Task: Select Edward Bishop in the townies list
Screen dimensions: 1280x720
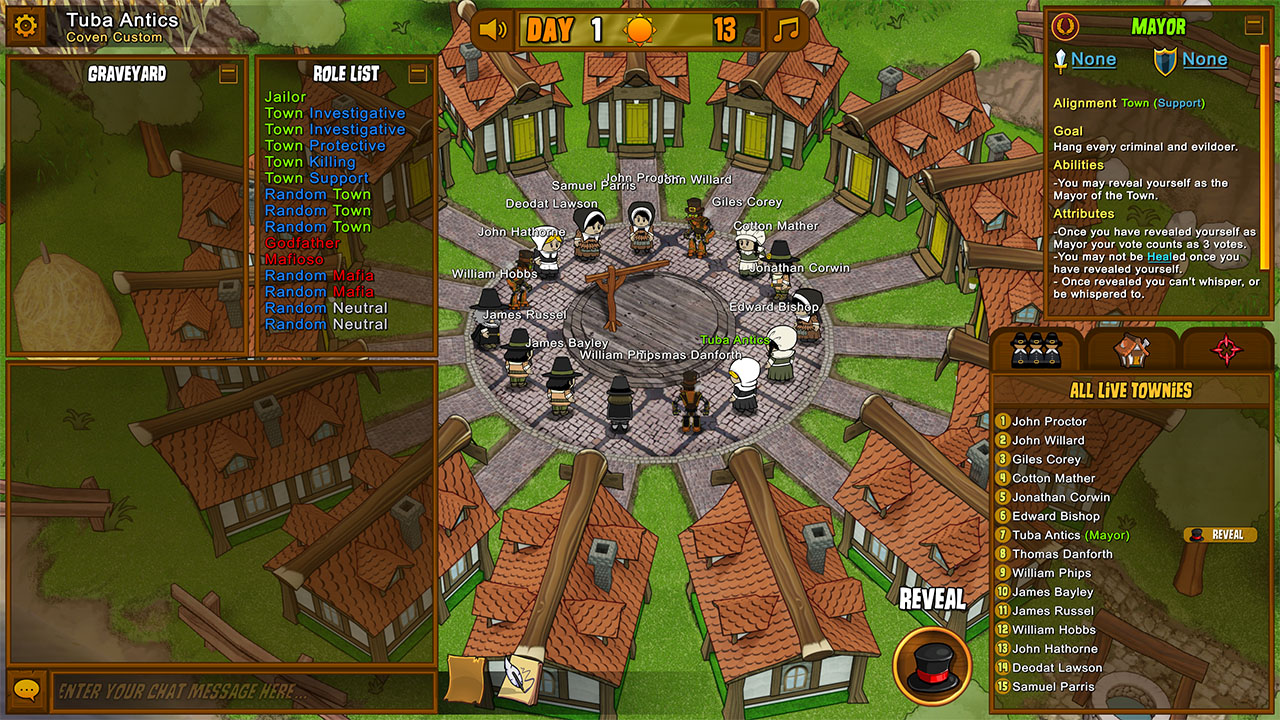Action: (1055, 516)
